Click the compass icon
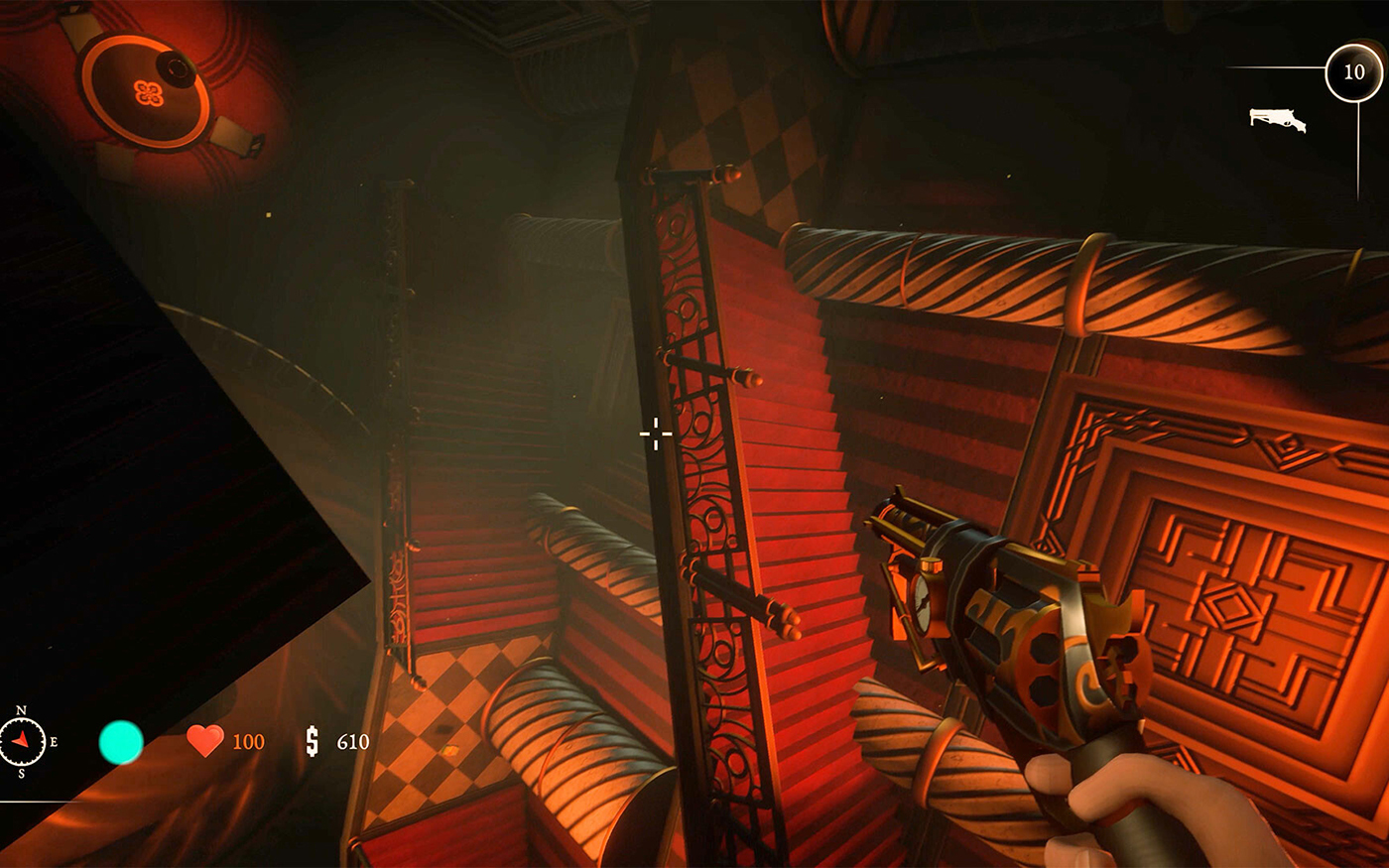The height and width of the screenshot is (868, 1389). pyautogui.click(x=22, y=741)
